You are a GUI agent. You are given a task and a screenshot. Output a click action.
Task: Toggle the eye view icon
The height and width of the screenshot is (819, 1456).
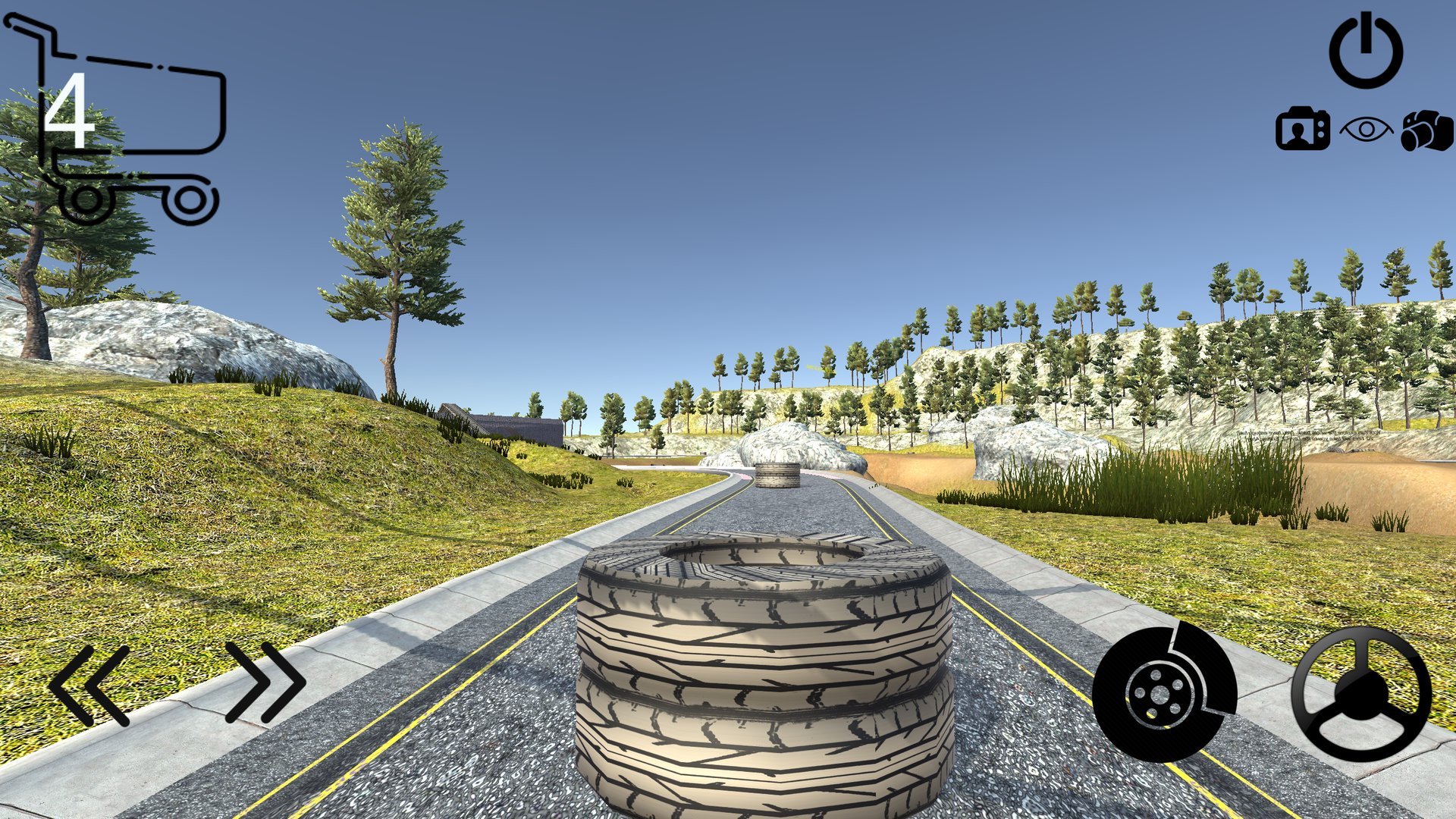[1366, 130]
